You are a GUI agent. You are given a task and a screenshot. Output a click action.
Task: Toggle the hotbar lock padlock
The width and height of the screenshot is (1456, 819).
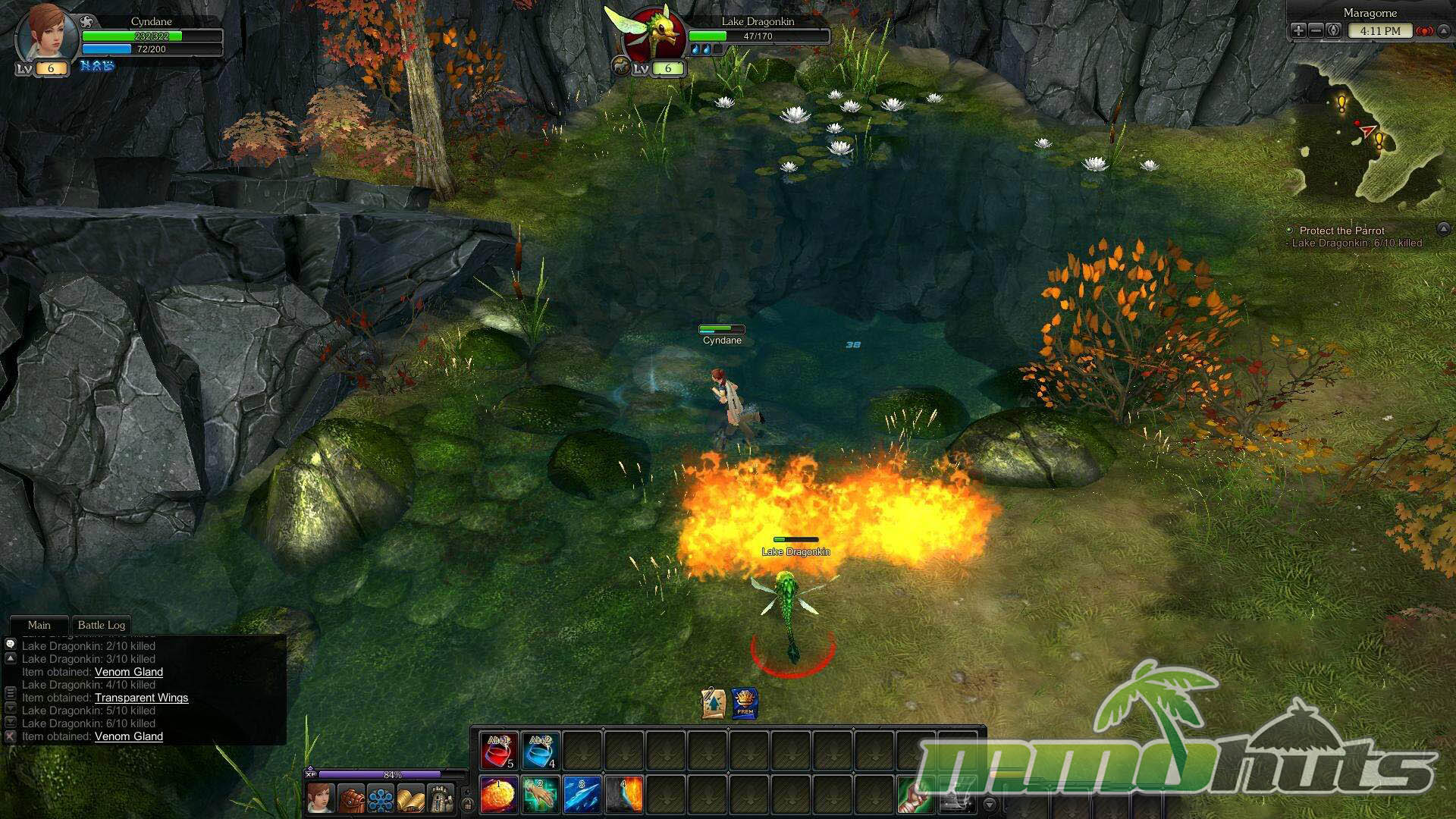click(468, 803)
